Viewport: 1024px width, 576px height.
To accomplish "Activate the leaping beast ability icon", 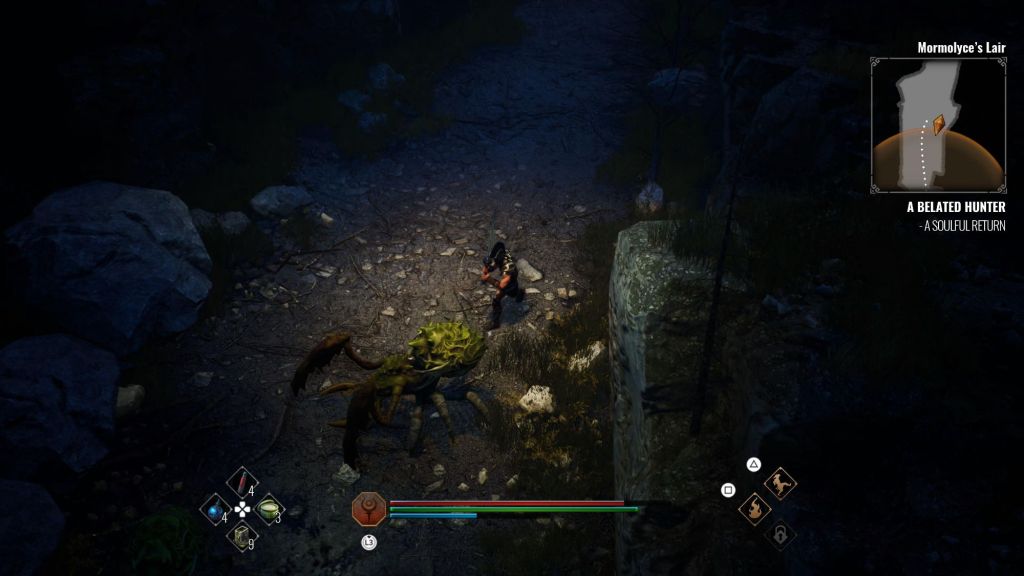I will tap(780, 484).
